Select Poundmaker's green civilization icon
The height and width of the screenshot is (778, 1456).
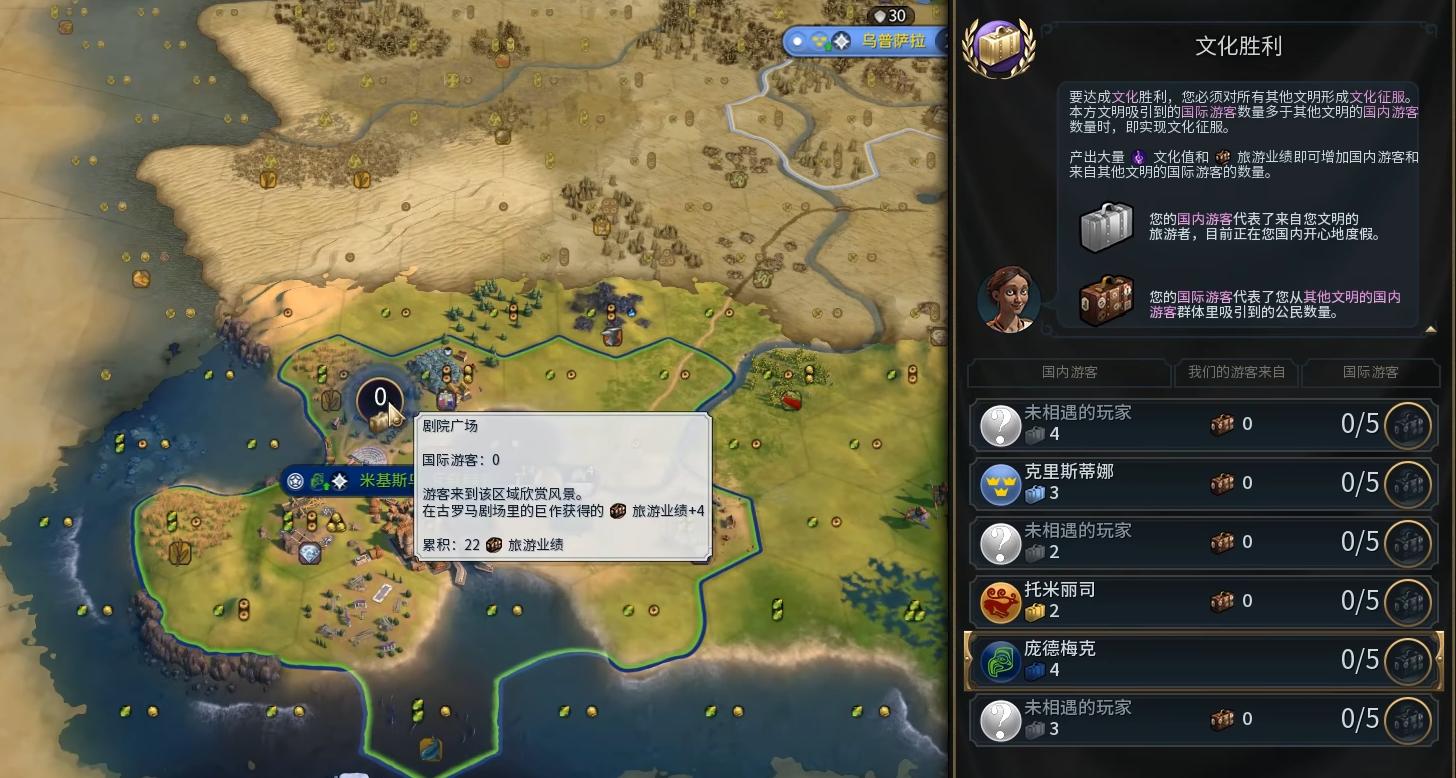pyautogui.click(x=1000, y=659)
